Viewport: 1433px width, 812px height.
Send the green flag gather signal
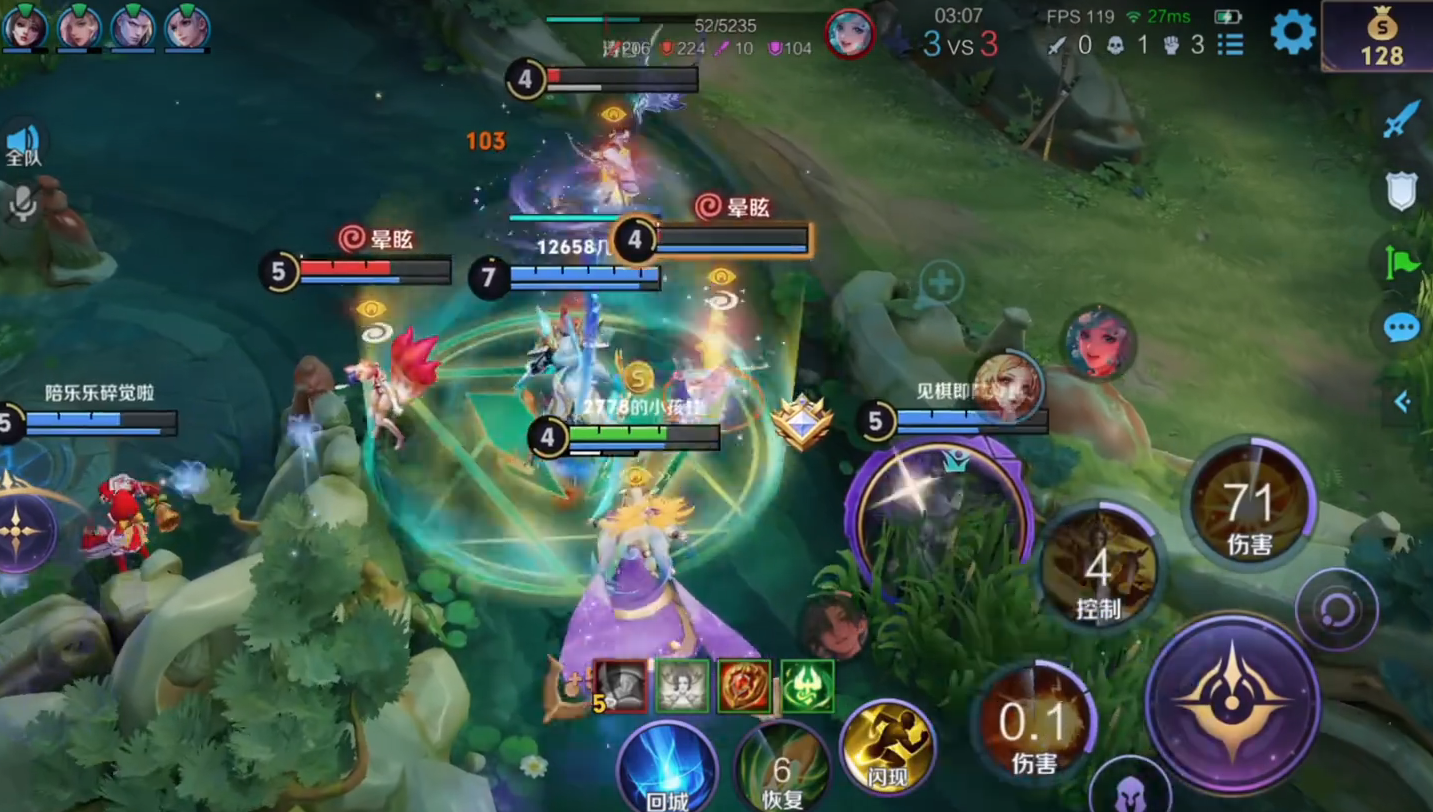point(1402,262)
